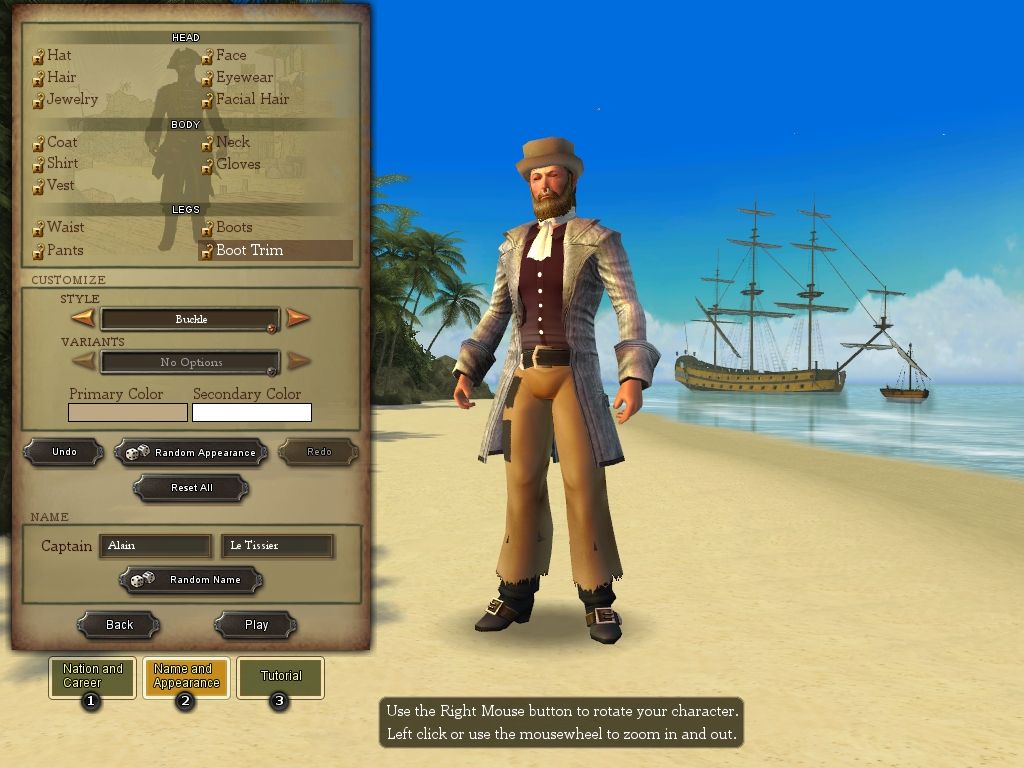The width and height of the screenshot is (1024, 768).
Task: Pick the Pants customization entry
Action: pyautogui.click(x=65, y=250)
